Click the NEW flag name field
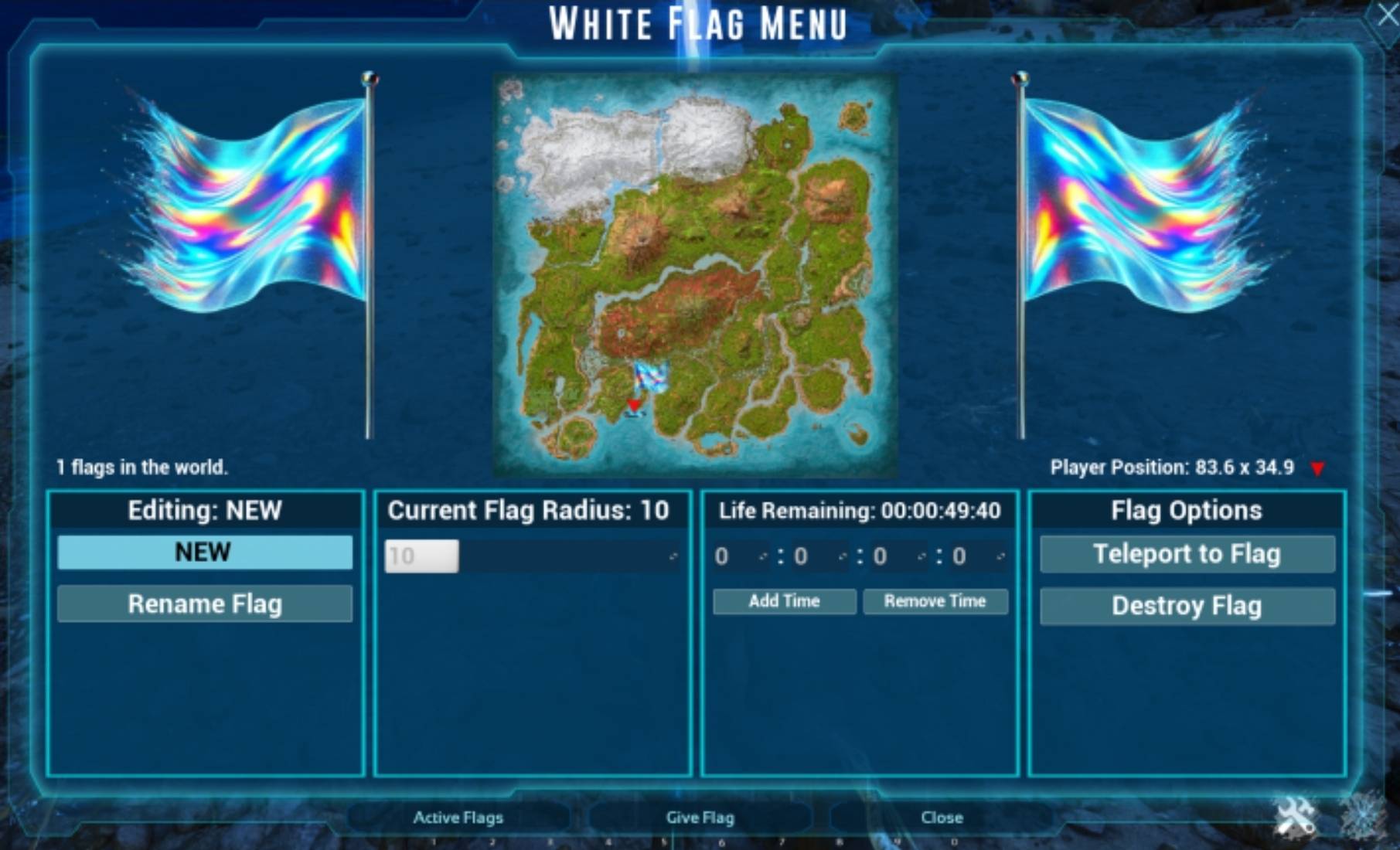 [x=204, y=552]
